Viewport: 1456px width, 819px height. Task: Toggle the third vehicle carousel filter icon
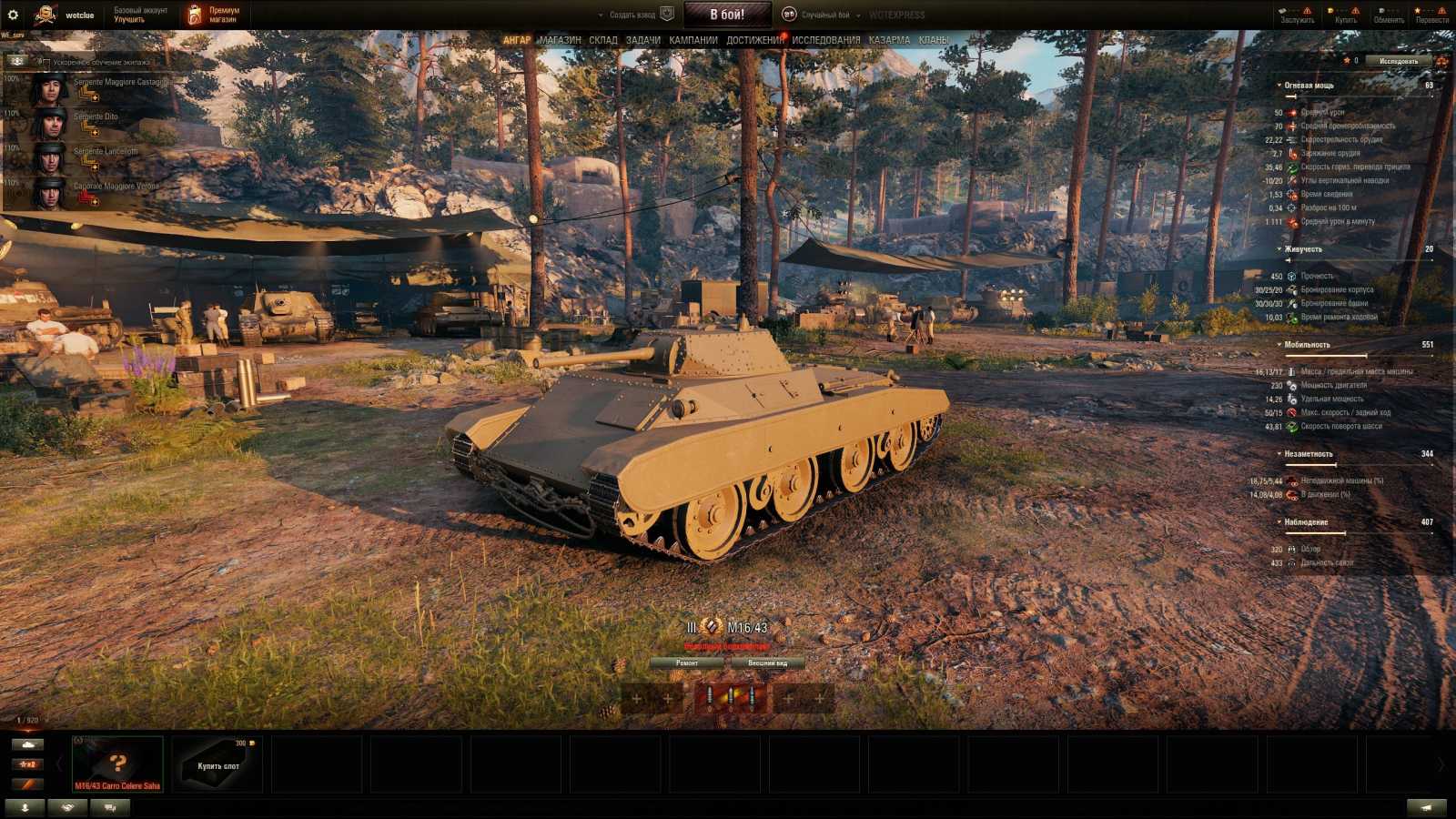click(27, 784)
